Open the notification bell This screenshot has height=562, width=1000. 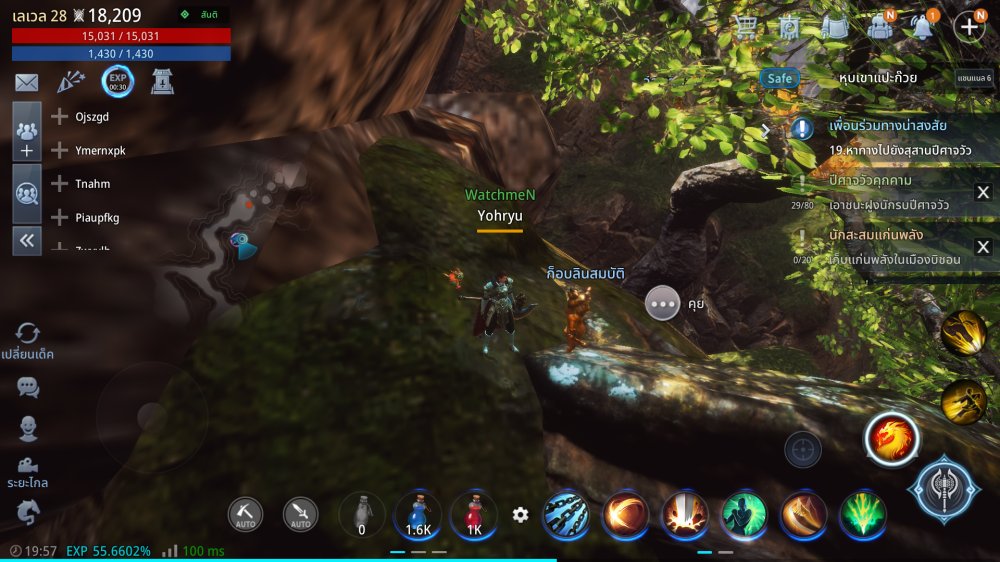point(922,26)
